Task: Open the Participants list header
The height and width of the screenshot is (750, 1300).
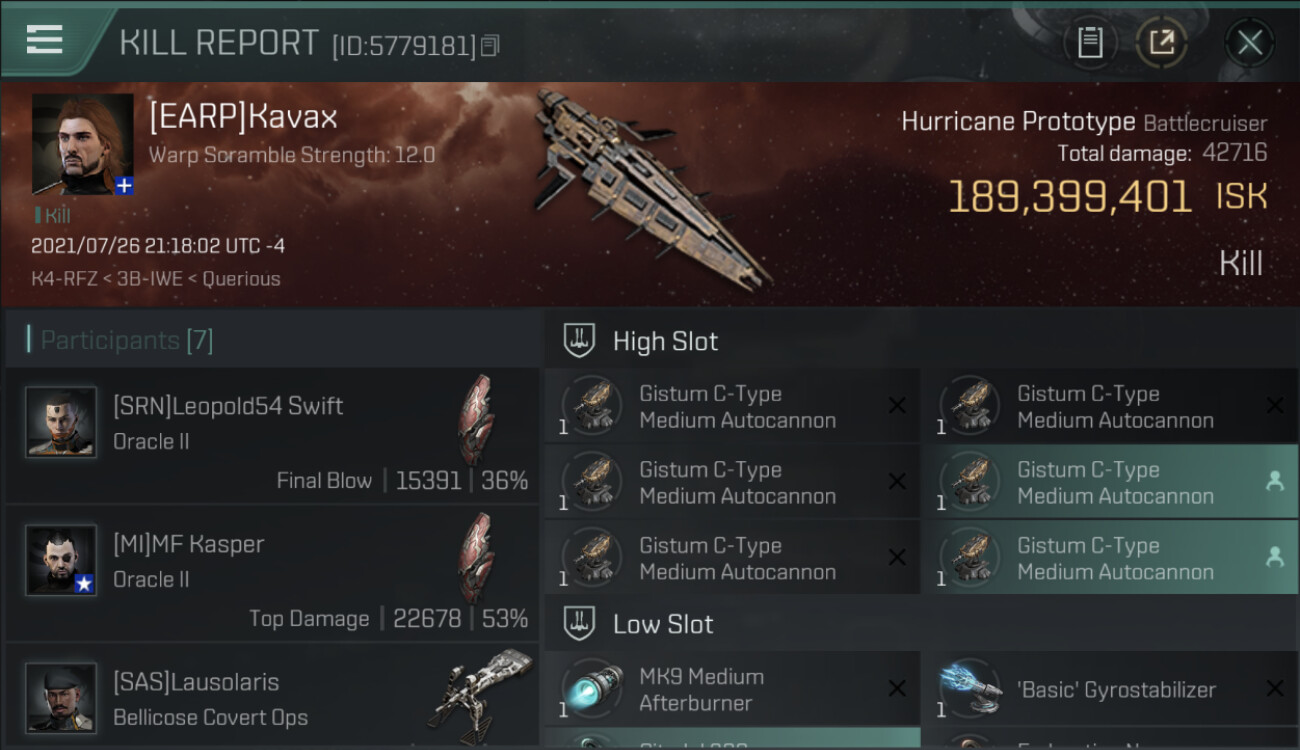Action: pyautogui.click(x=127, y=340)
